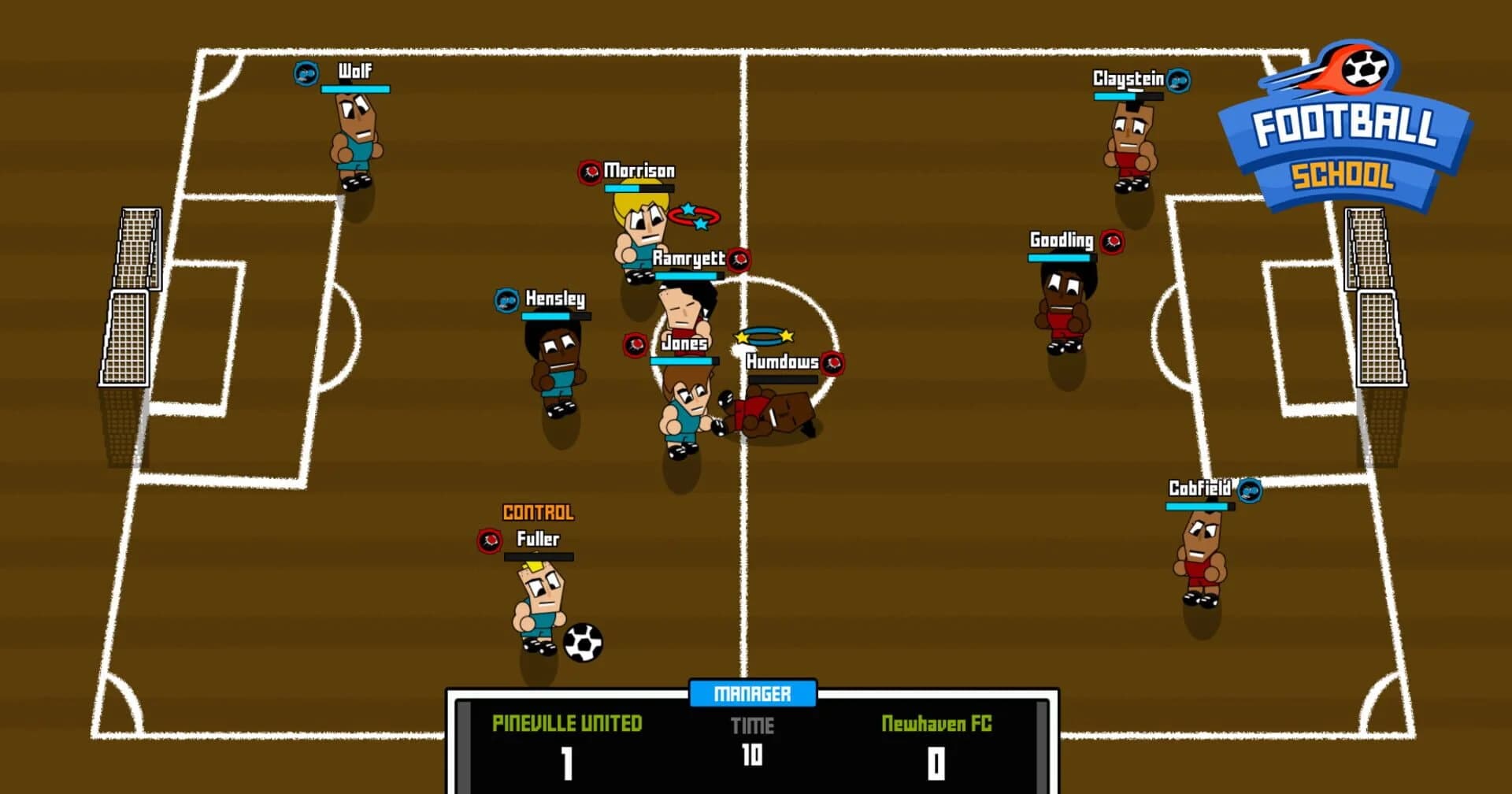Click the dizzy stars halo near Humdows

(765, 335)
